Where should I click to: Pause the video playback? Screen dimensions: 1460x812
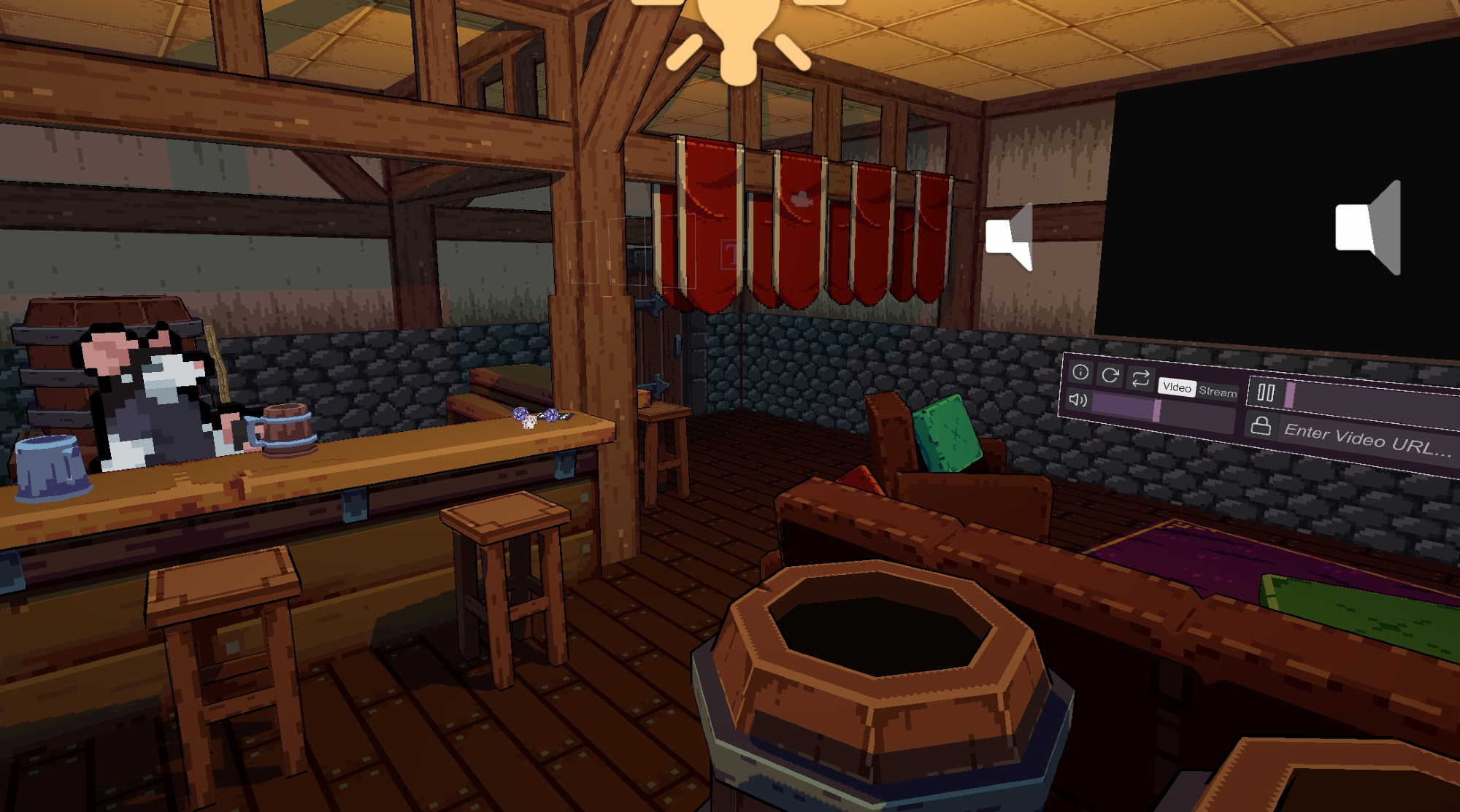click(x=1266, y=393)
